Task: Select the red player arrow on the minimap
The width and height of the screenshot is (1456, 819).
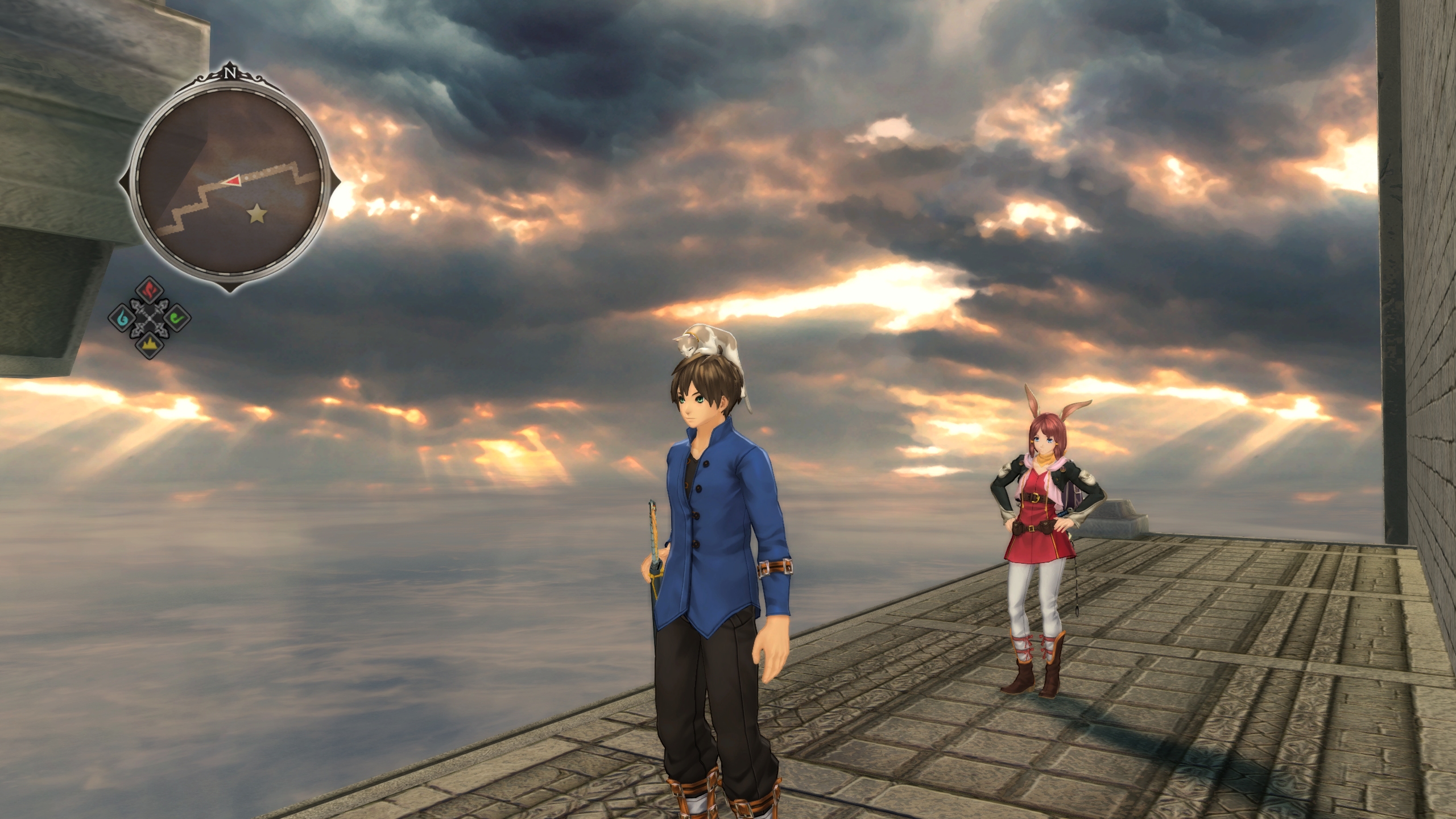Action: point(233,180)
